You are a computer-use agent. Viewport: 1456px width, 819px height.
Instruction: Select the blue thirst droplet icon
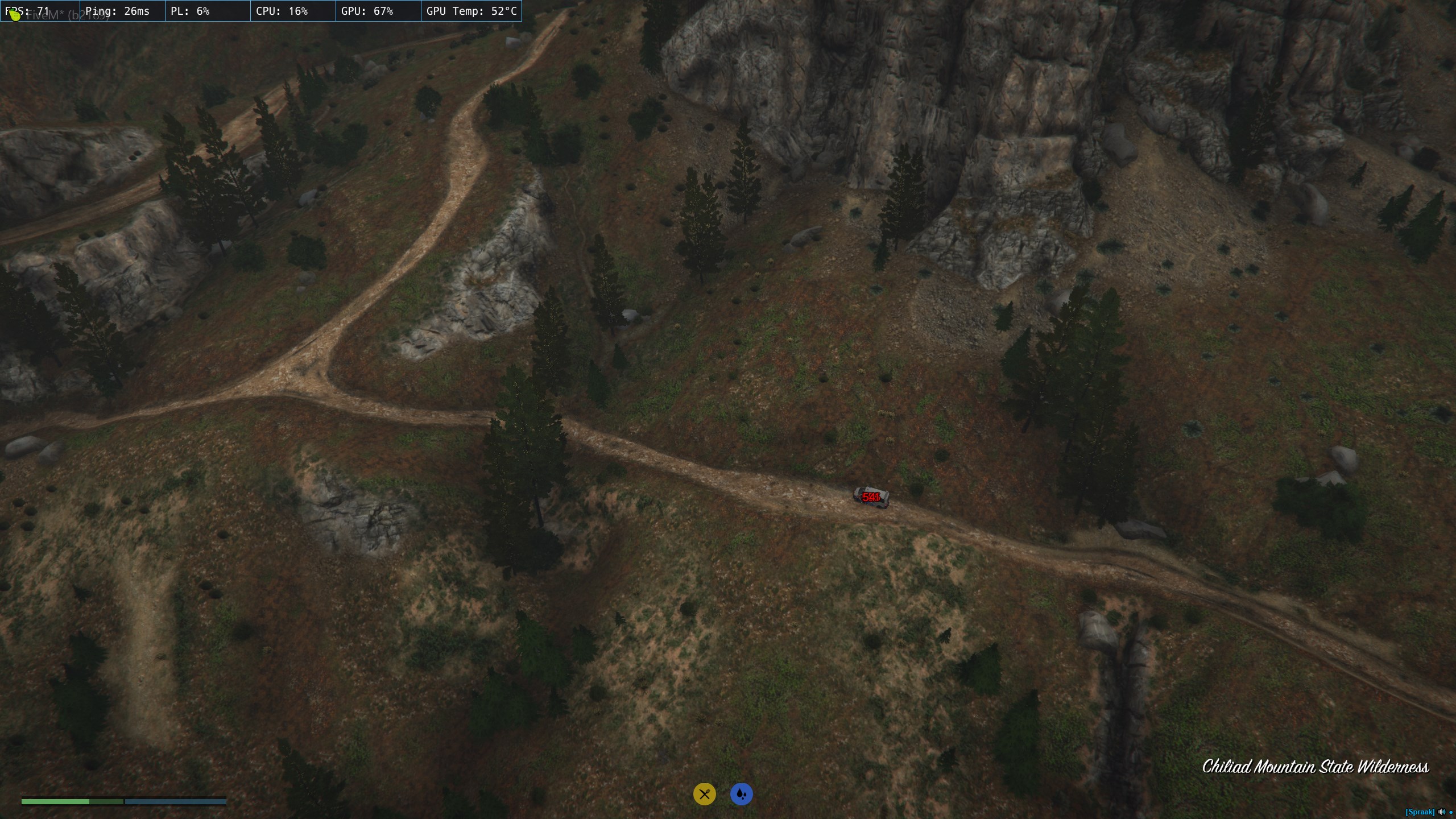(741, 794)
